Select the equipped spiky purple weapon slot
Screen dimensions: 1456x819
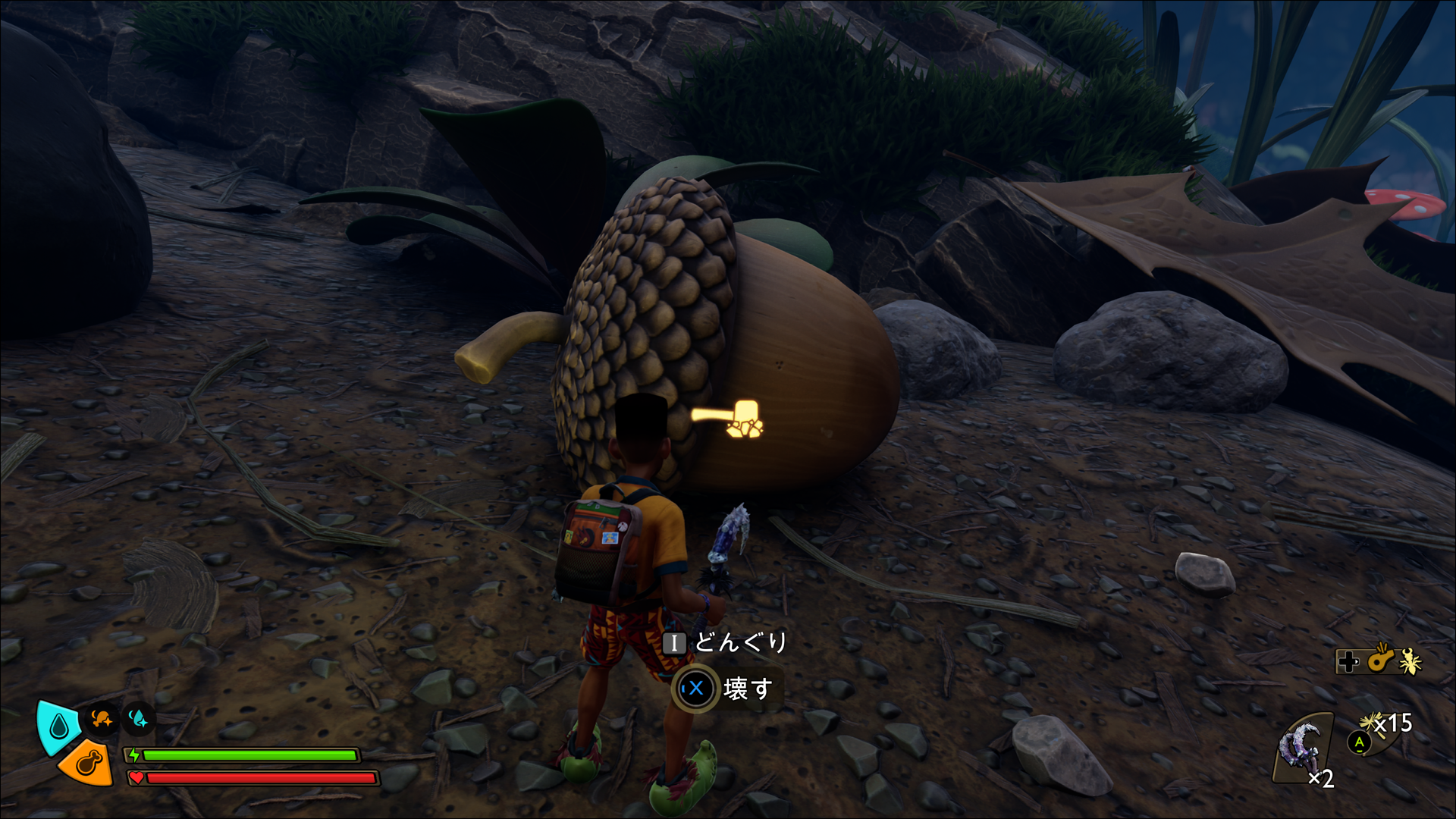[x=1301, y=747]
